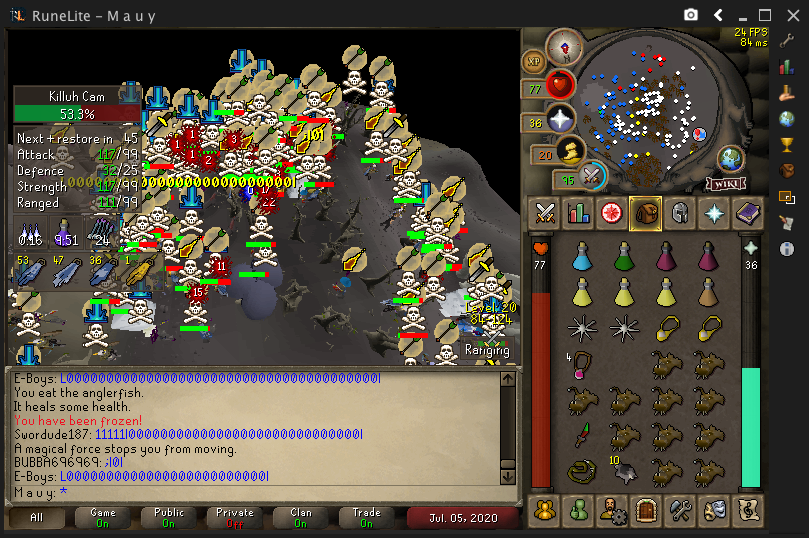809x538 pixels.
Task: Open the Combat Options tab
Action: click(546, 212)
